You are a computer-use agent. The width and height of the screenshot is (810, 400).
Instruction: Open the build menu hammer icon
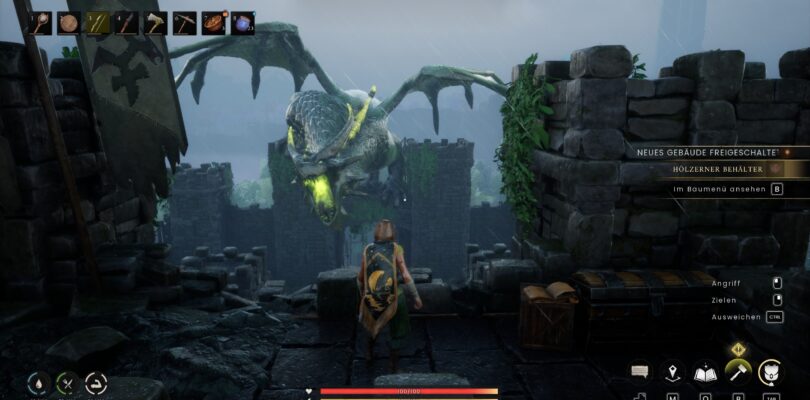[x=737, y=372]
